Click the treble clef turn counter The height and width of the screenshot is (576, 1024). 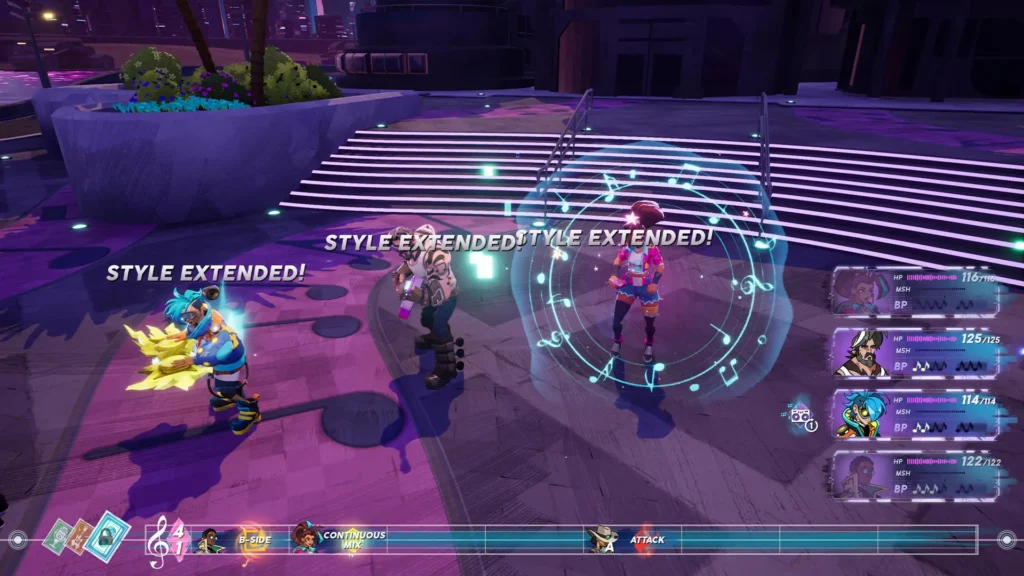click(x=167, y=541)
